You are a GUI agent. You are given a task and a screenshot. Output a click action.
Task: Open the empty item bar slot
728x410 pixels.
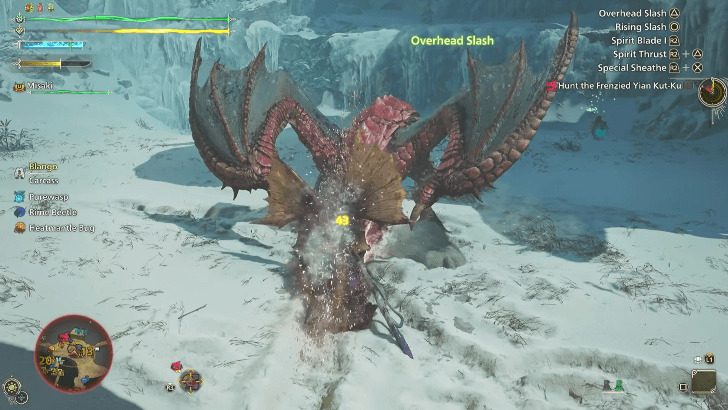click(x=704, y=381)
